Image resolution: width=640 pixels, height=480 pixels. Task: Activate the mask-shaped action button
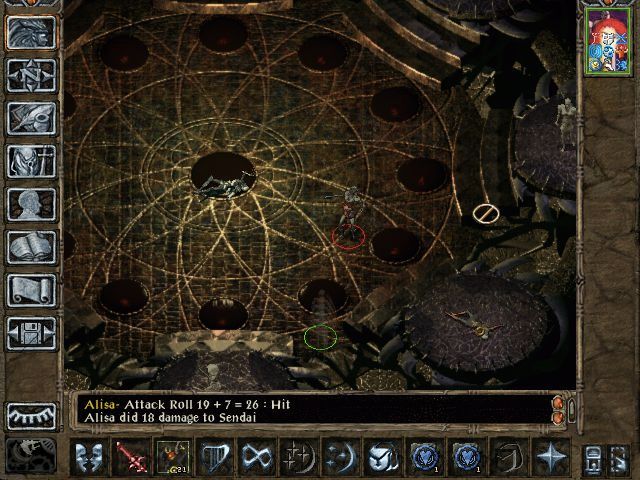90,457
